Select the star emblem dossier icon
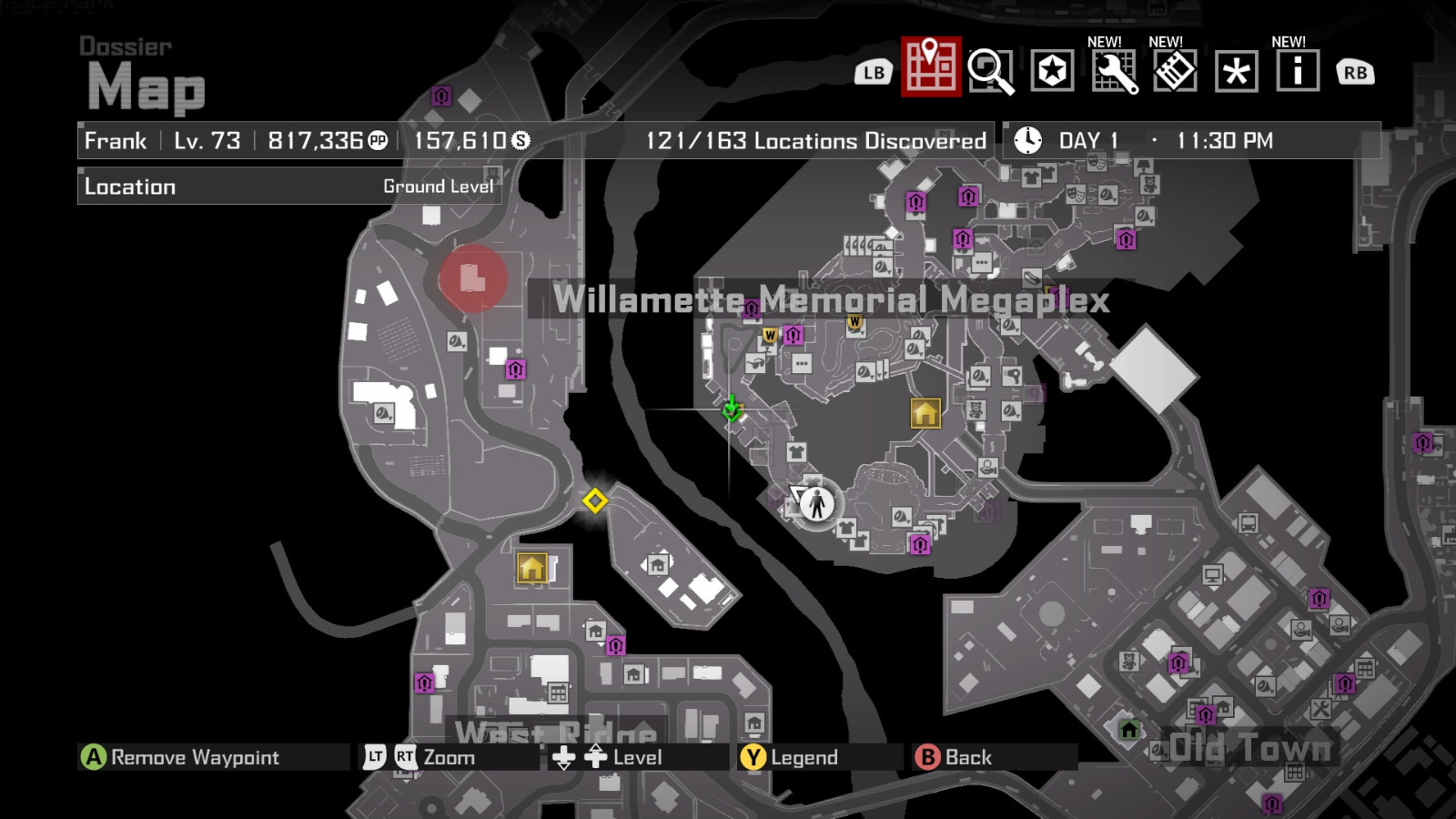 point(1053,69)
